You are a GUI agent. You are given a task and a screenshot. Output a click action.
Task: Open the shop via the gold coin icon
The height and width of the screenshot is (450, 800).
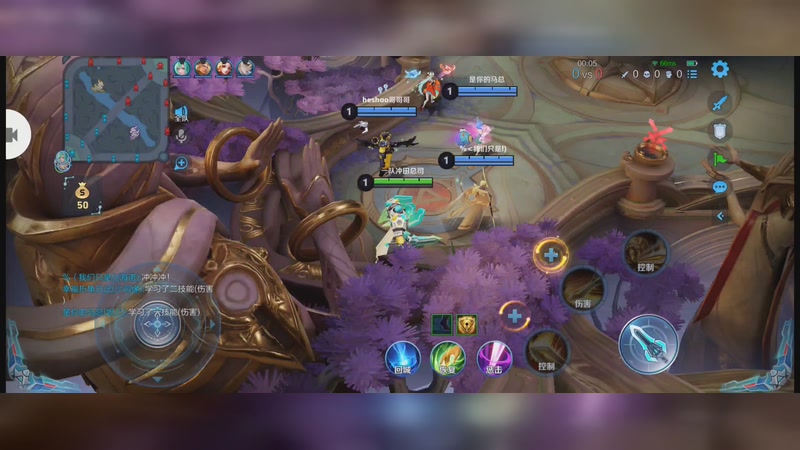(82, 193)
